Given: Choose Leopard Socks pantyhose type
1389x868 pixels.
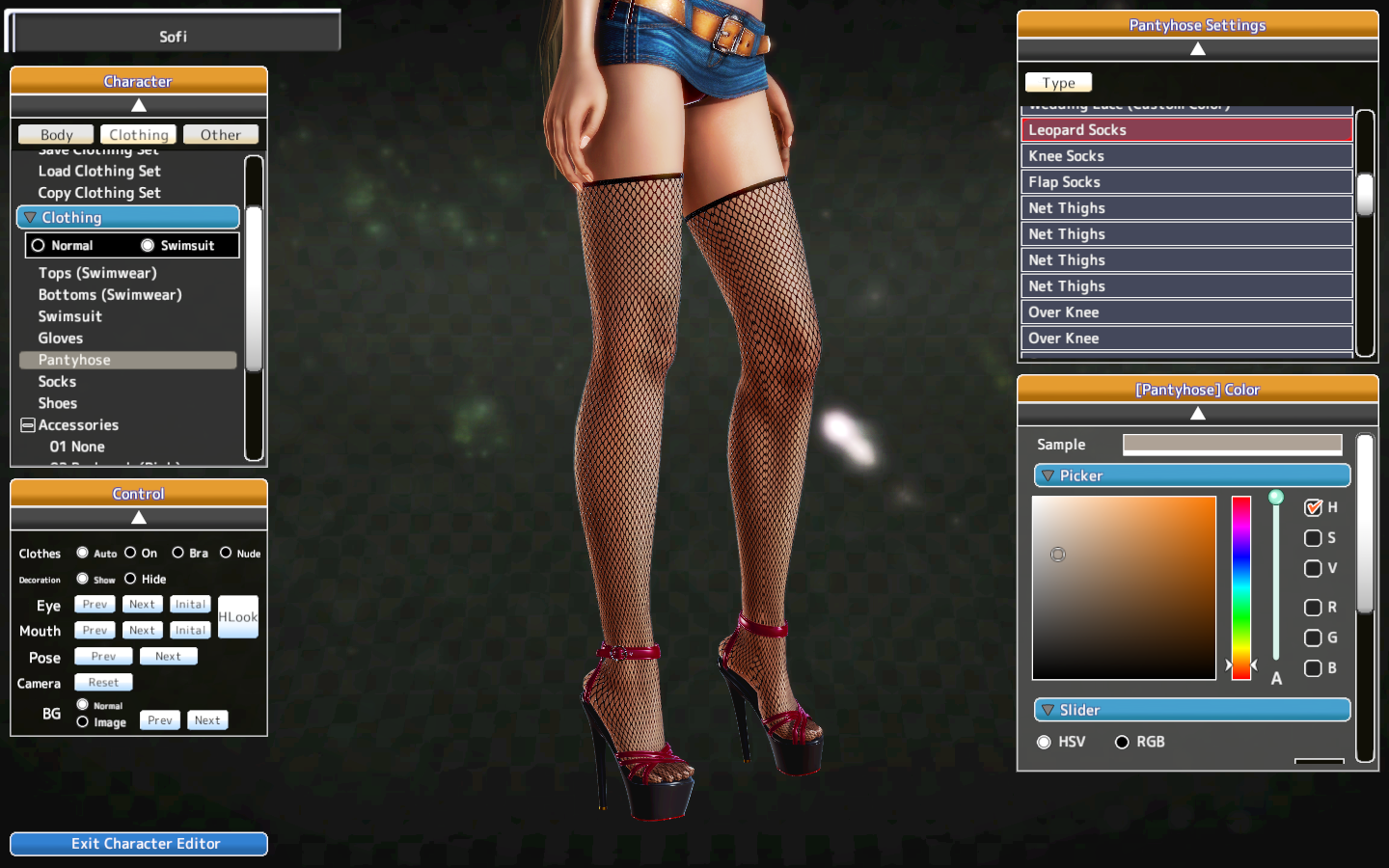Looking at the screenshot, I should tap(1186, 130).
